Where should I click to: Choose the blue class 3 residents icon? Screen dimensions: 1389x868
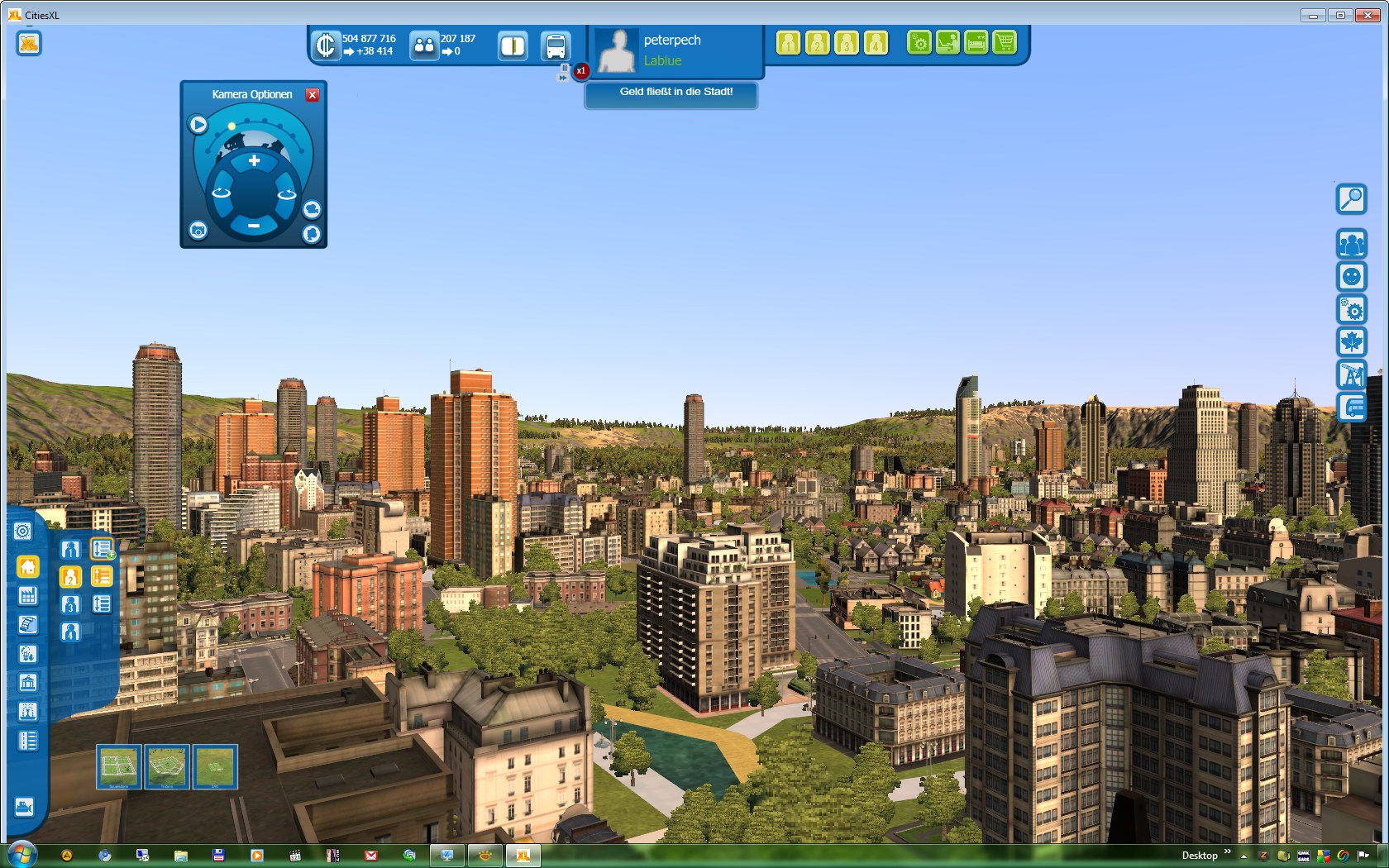[x=70, y=604]
